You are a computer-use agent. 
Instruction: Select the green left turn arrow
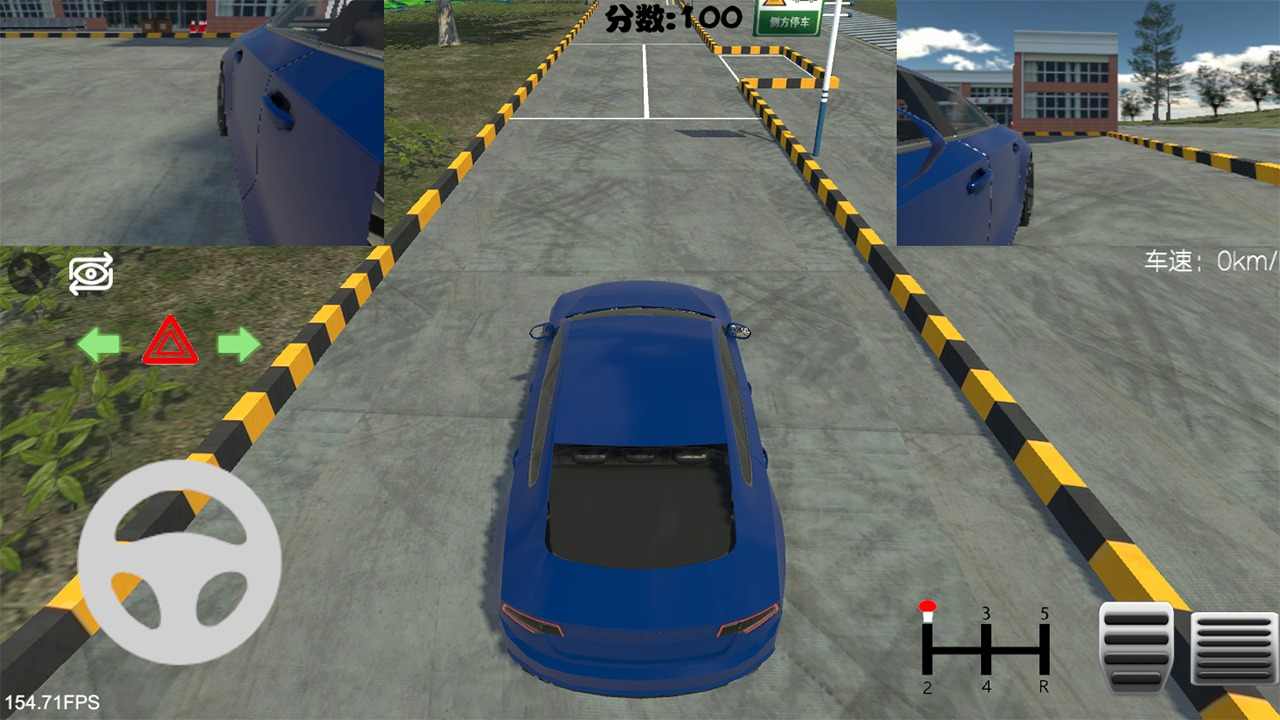97,344
